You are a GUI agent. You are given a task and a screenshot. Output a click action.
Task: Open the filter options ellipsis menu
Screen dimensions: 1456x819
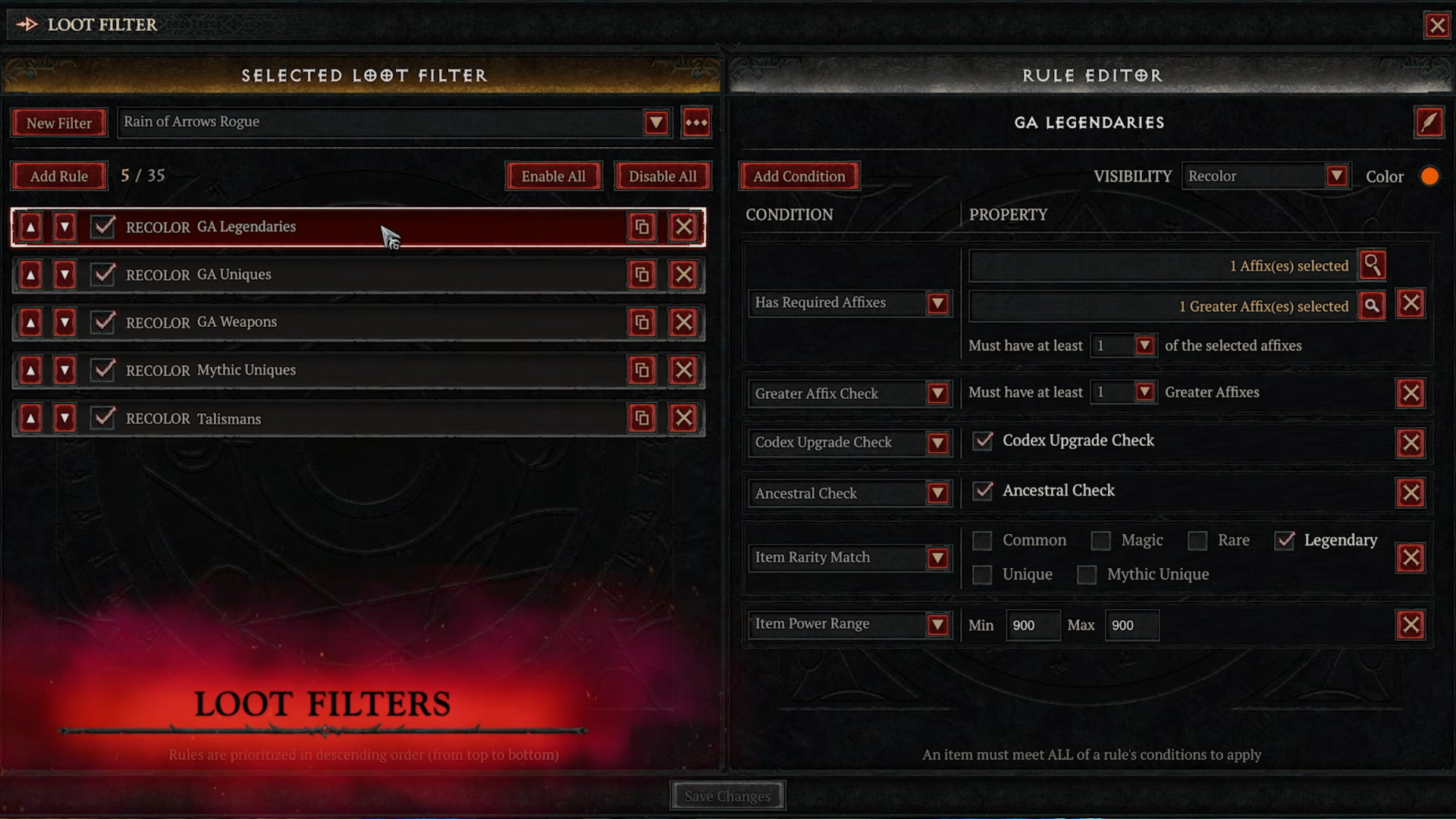[x=696, y=122]
